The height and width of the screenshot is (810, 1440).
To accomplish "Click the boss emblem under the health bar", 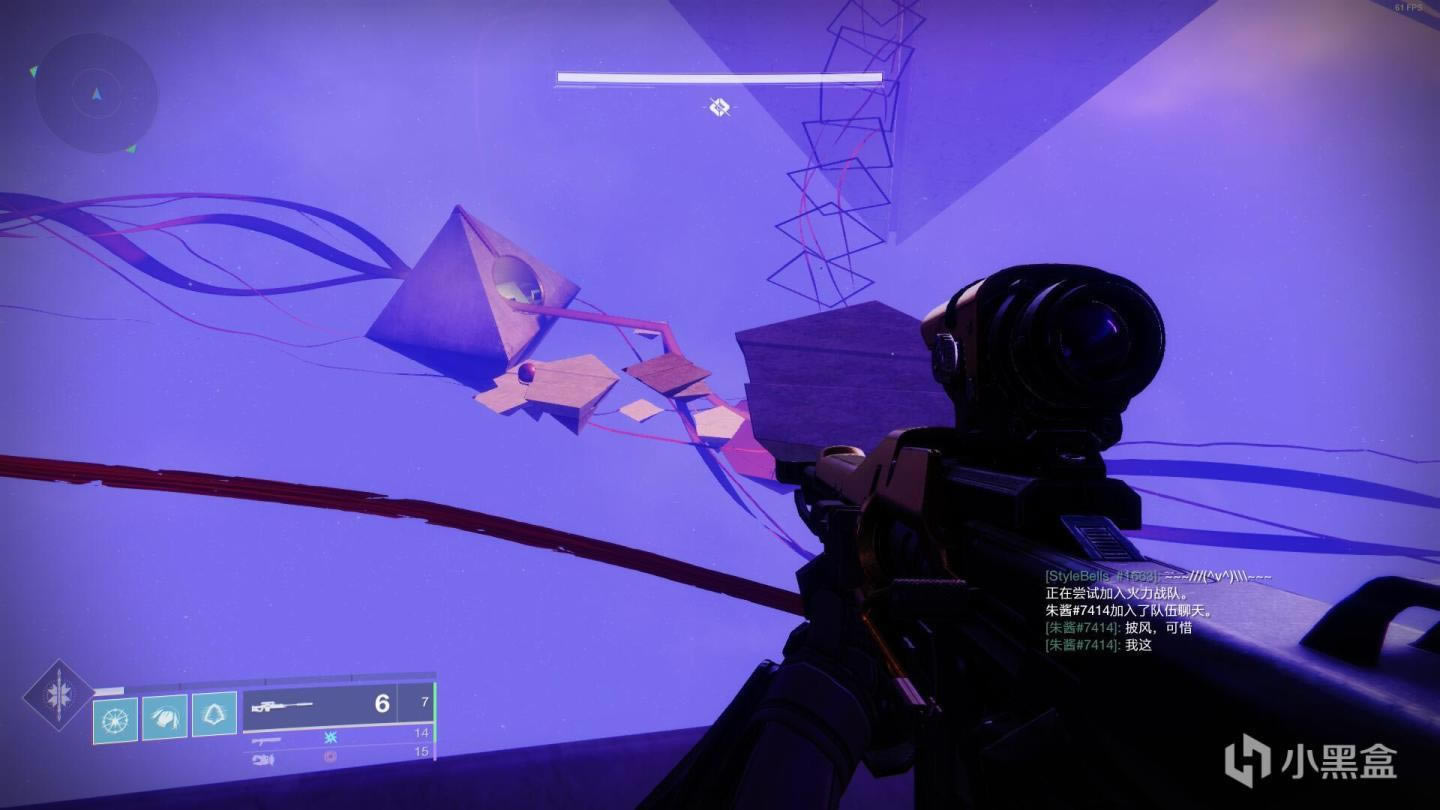I will point(719,107).
